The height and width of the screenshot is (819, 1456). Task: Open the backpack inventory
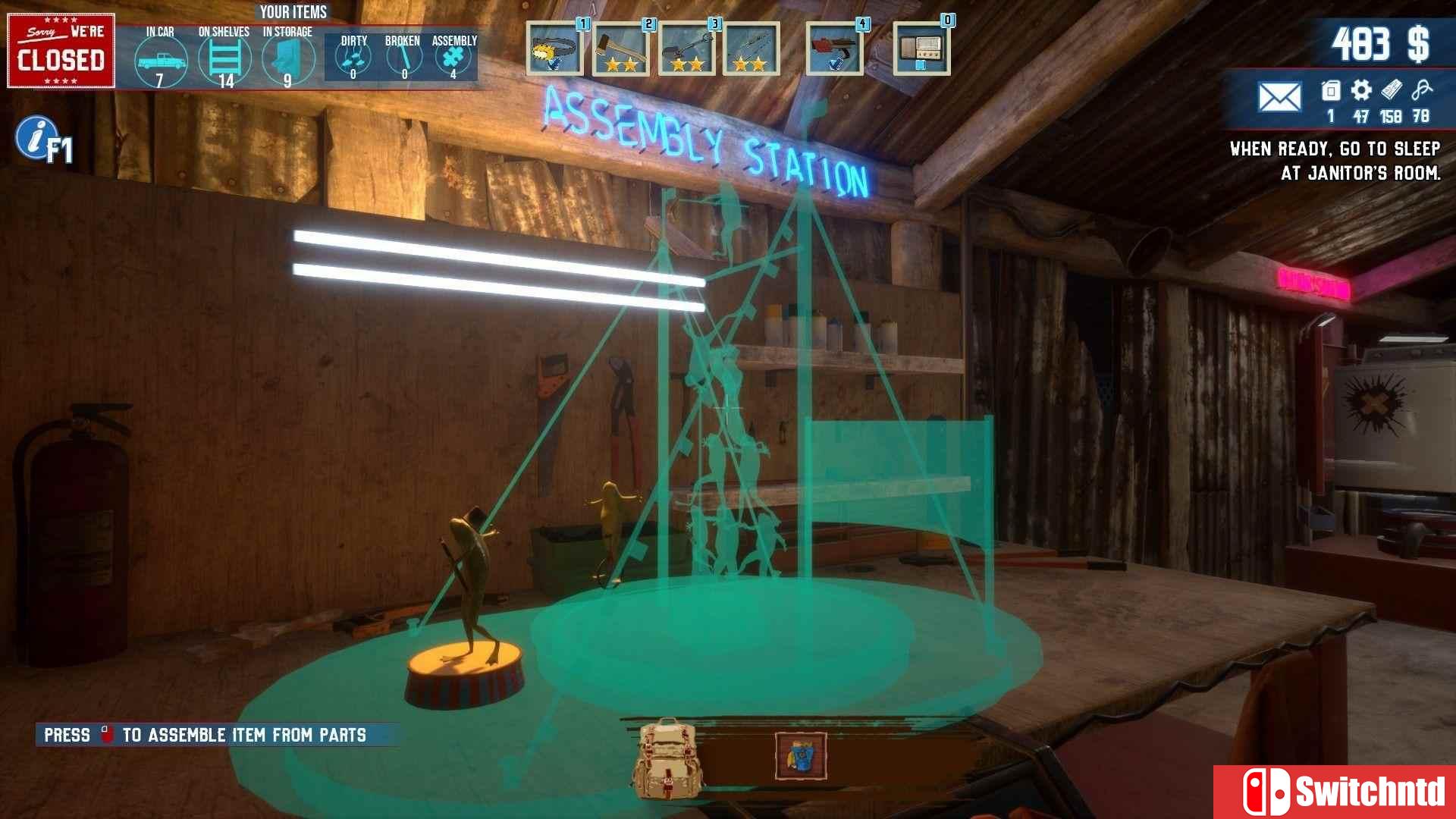pos(667,758)
